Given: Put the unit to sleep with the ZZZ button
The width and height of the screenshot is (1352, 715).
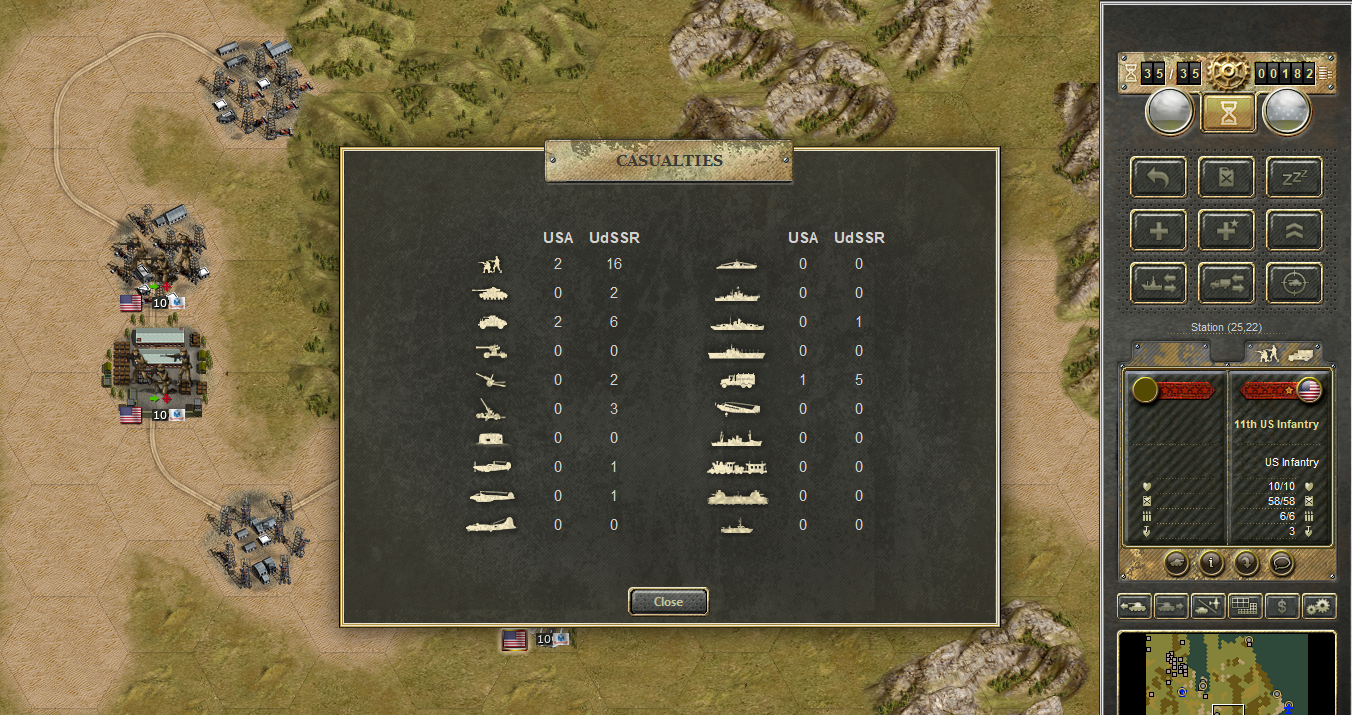Looking at the screenshot, I should point(1294,177).
